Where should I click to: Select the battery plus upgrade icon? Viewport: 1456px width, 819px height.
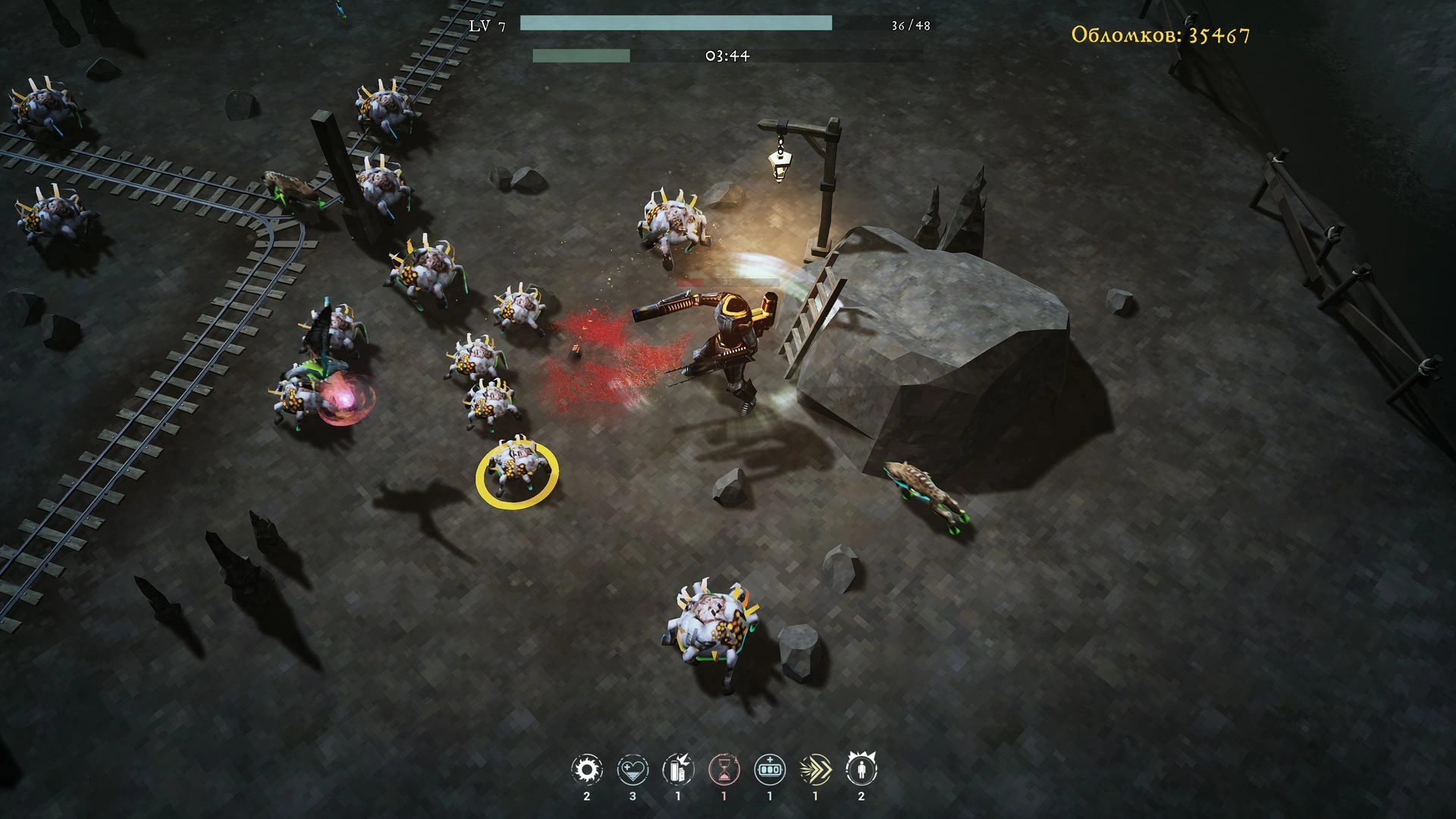tap(770, 770)
